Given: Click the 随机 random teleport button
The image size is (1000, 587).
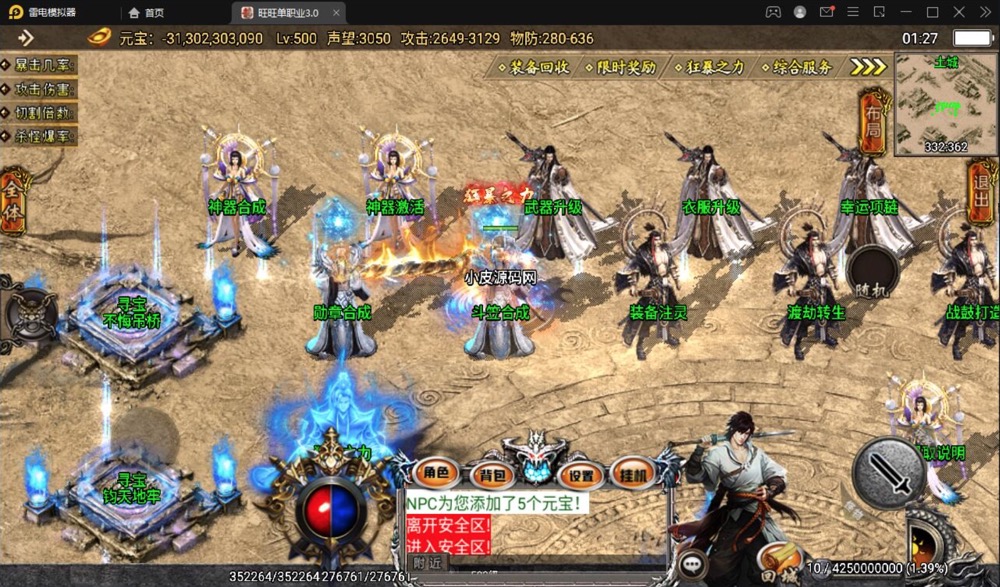Looking at the screenshot, I should tap(870, 270).
